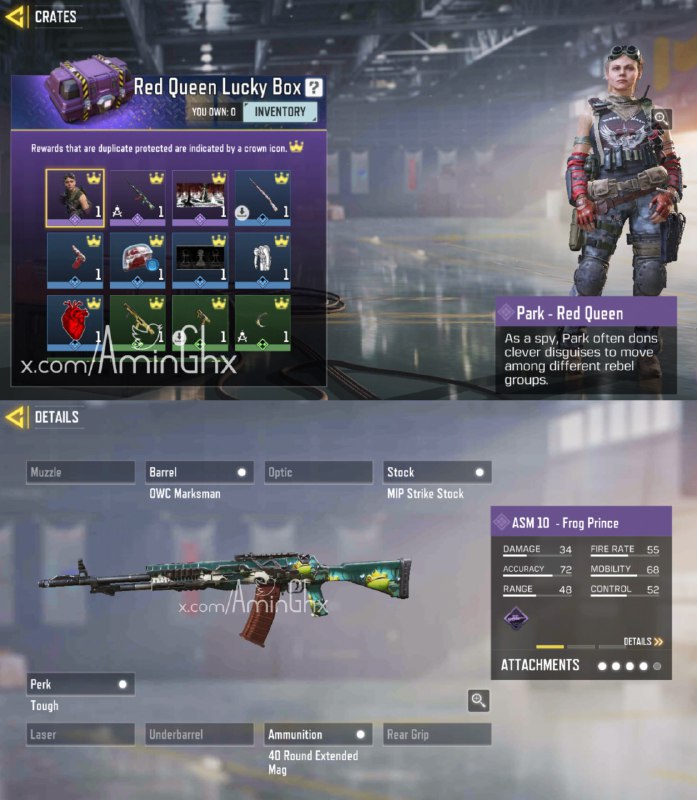Screen dimensions: 697x800
Task: Pick the red pistol reward tile
Action: [x=74, y=260]
